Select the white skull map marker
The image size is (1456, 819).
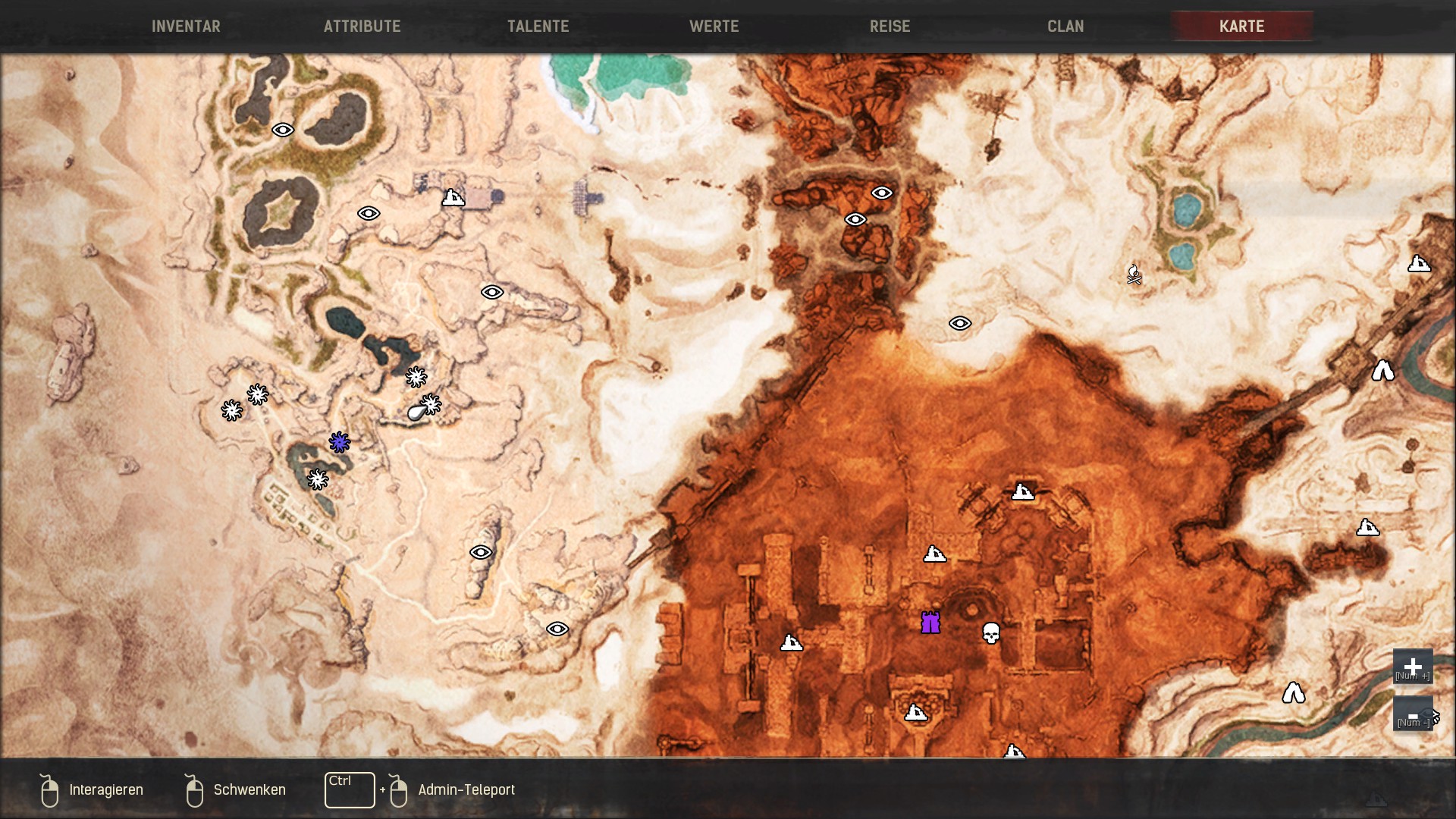(x=990, y=632)
